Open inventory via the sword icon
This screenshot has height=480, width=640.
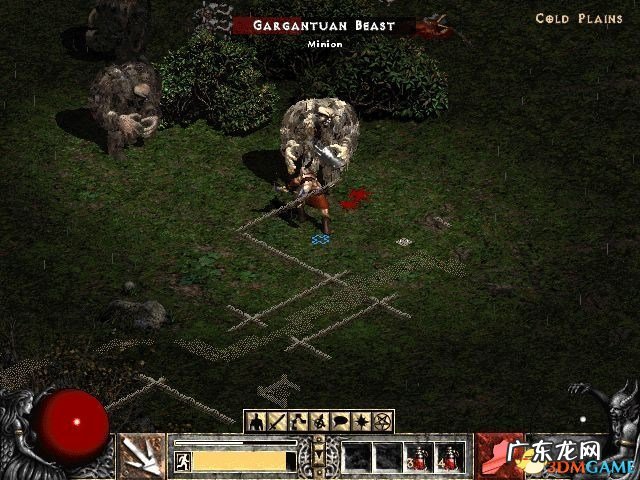[x=275, y=421]
